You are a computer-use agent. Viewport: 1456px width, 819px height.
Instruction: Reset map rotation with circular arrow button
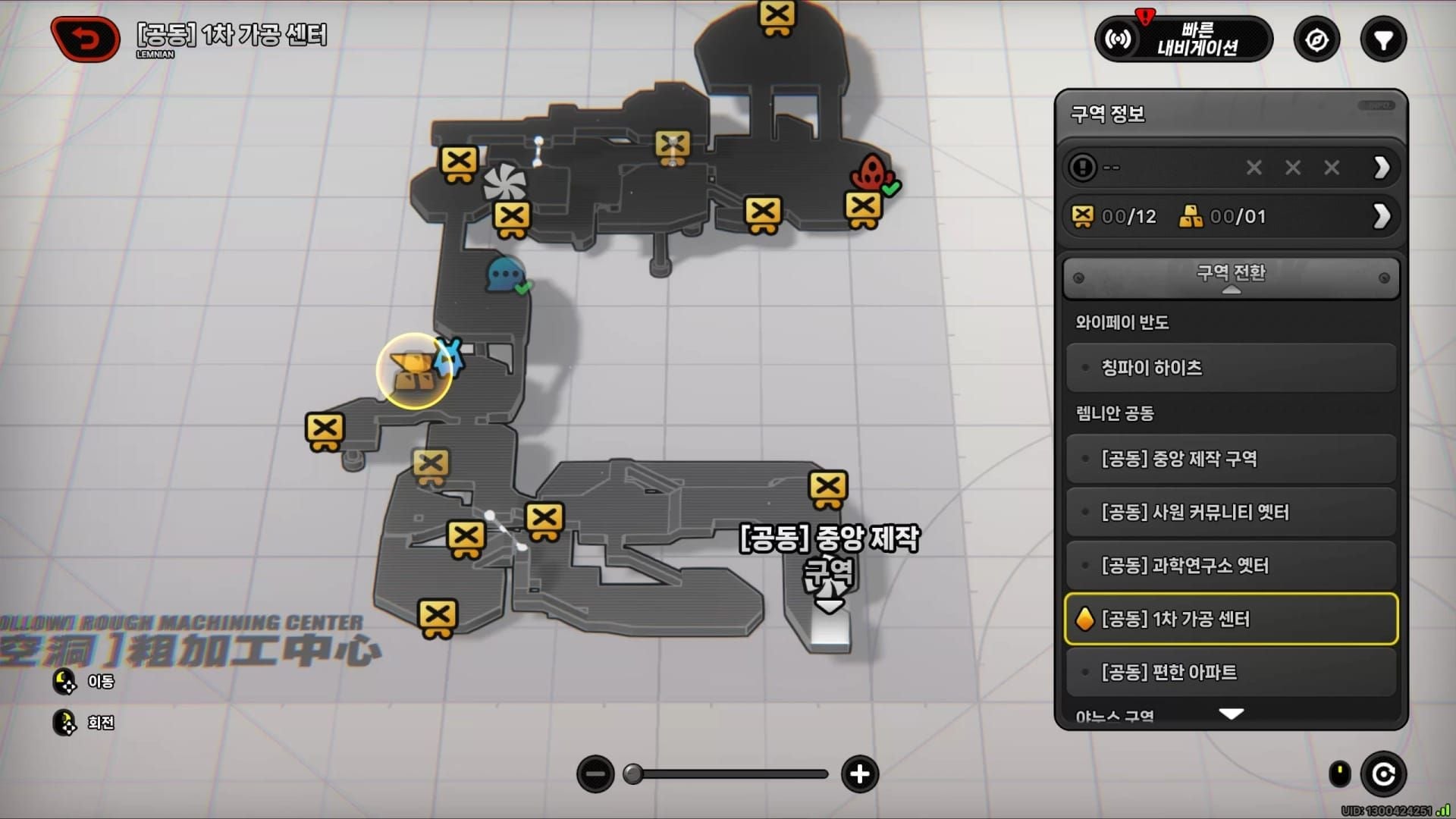pos(1383,774)
